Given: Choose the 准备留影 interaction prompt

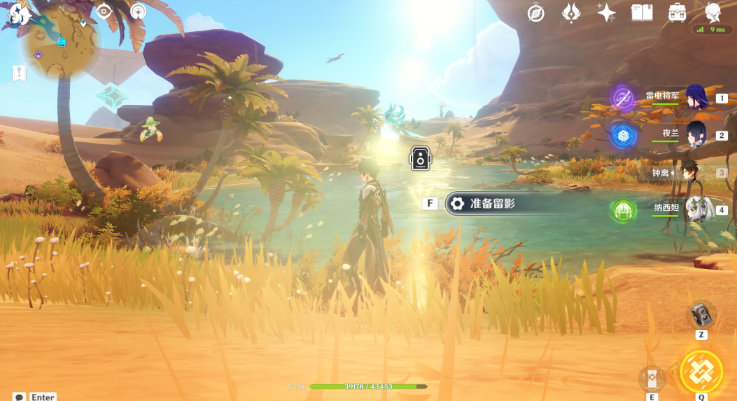Looking at the screenshot, I should coord(486,203).
